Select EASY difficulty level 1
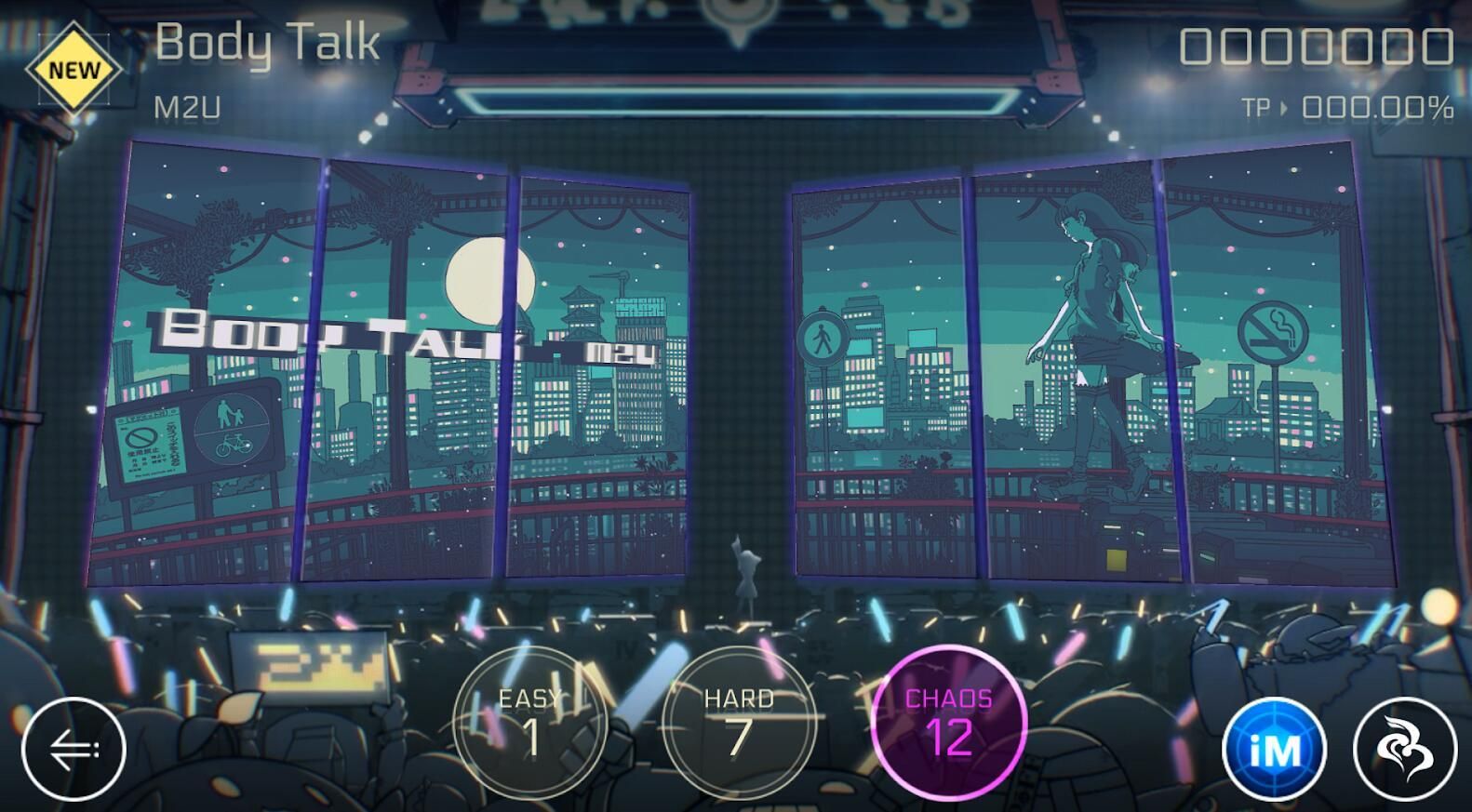 click(529, 724)
